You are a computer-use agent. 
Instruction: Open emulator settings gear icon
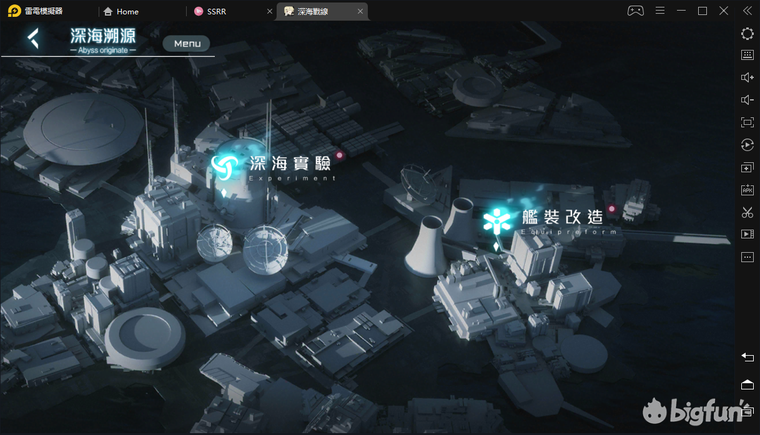[747, 33]
